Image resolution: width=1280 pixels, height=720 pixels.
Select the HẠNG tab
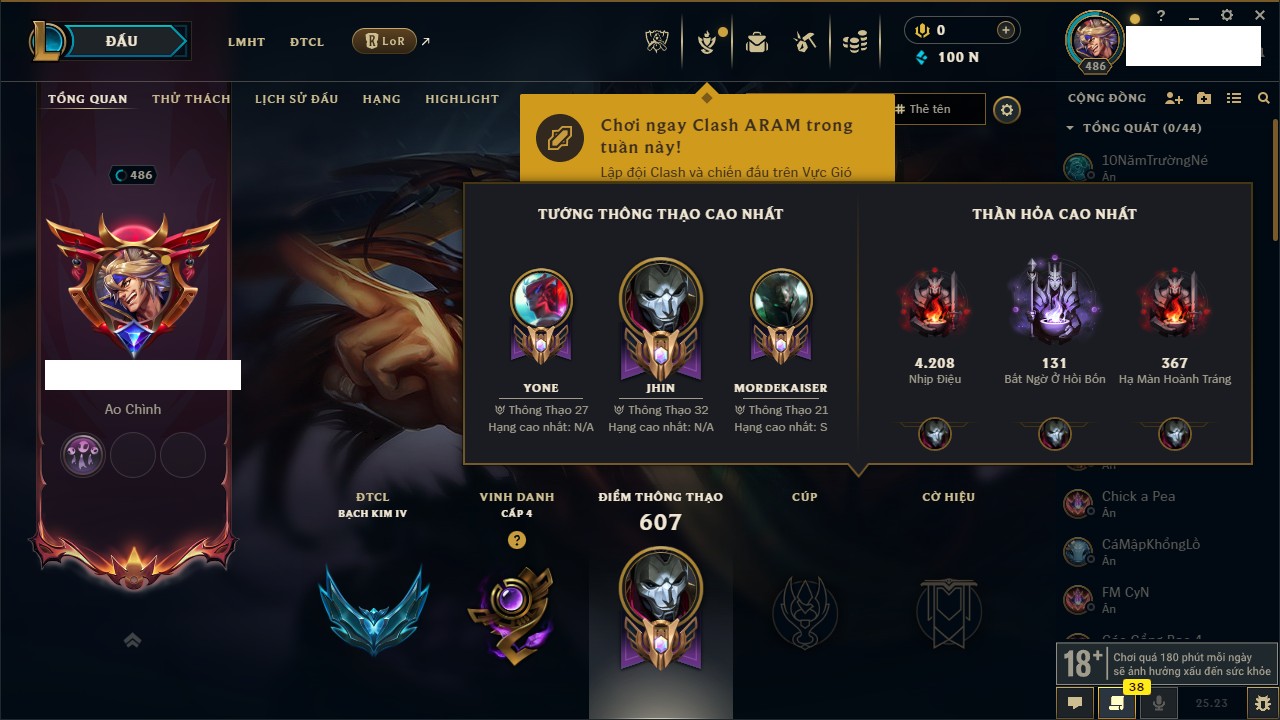click(381, 99)
